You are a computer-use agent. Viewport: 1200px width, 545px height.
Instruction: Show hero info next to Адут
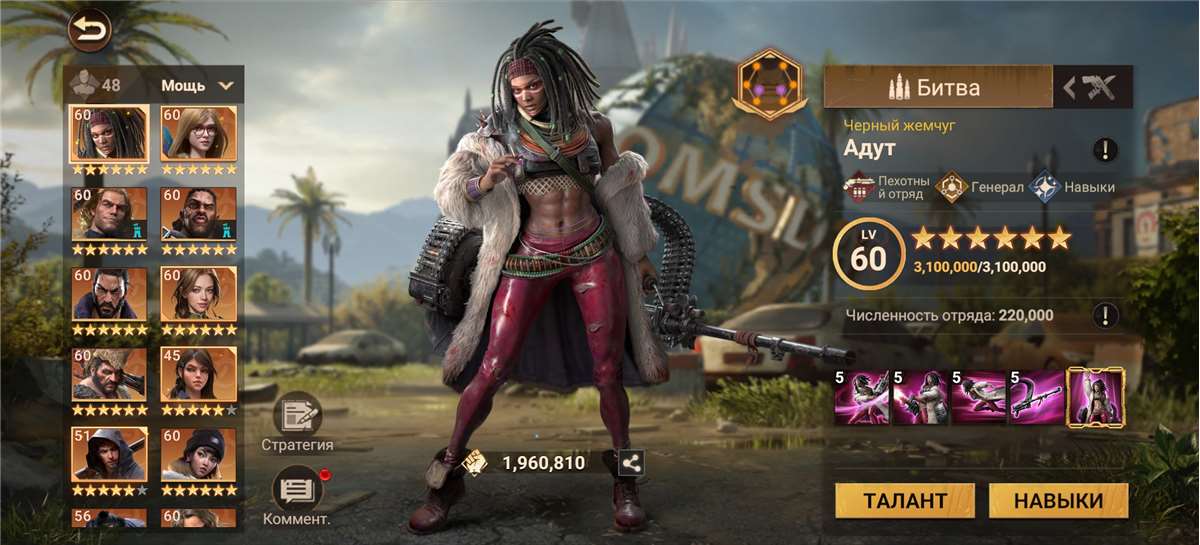pos(1105,150)
